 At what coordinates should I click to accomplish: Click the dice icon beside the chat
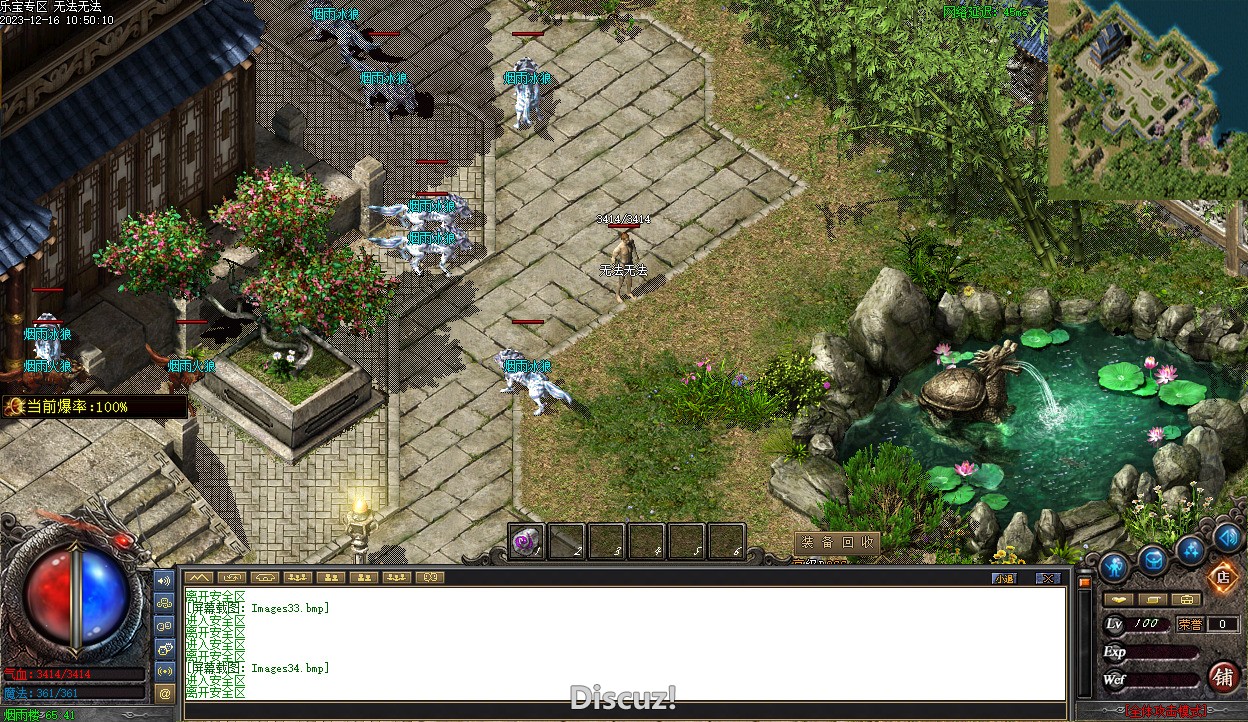[x=165, y=648]
